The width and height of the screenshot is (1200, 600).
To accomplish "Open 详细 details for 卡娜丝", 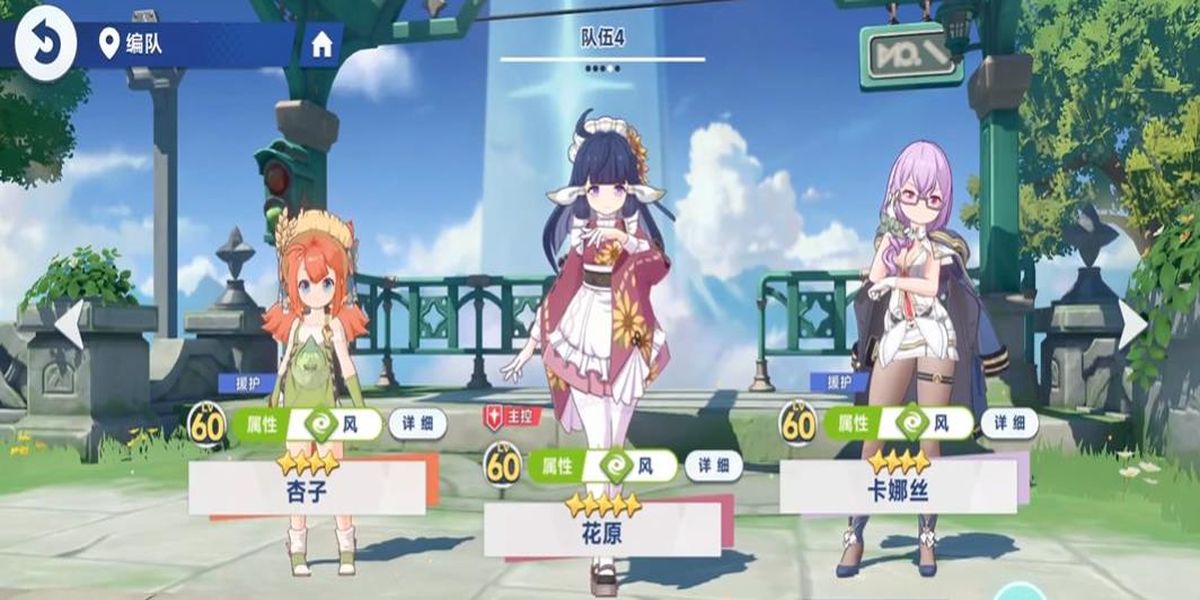I will click(1009, 424).
